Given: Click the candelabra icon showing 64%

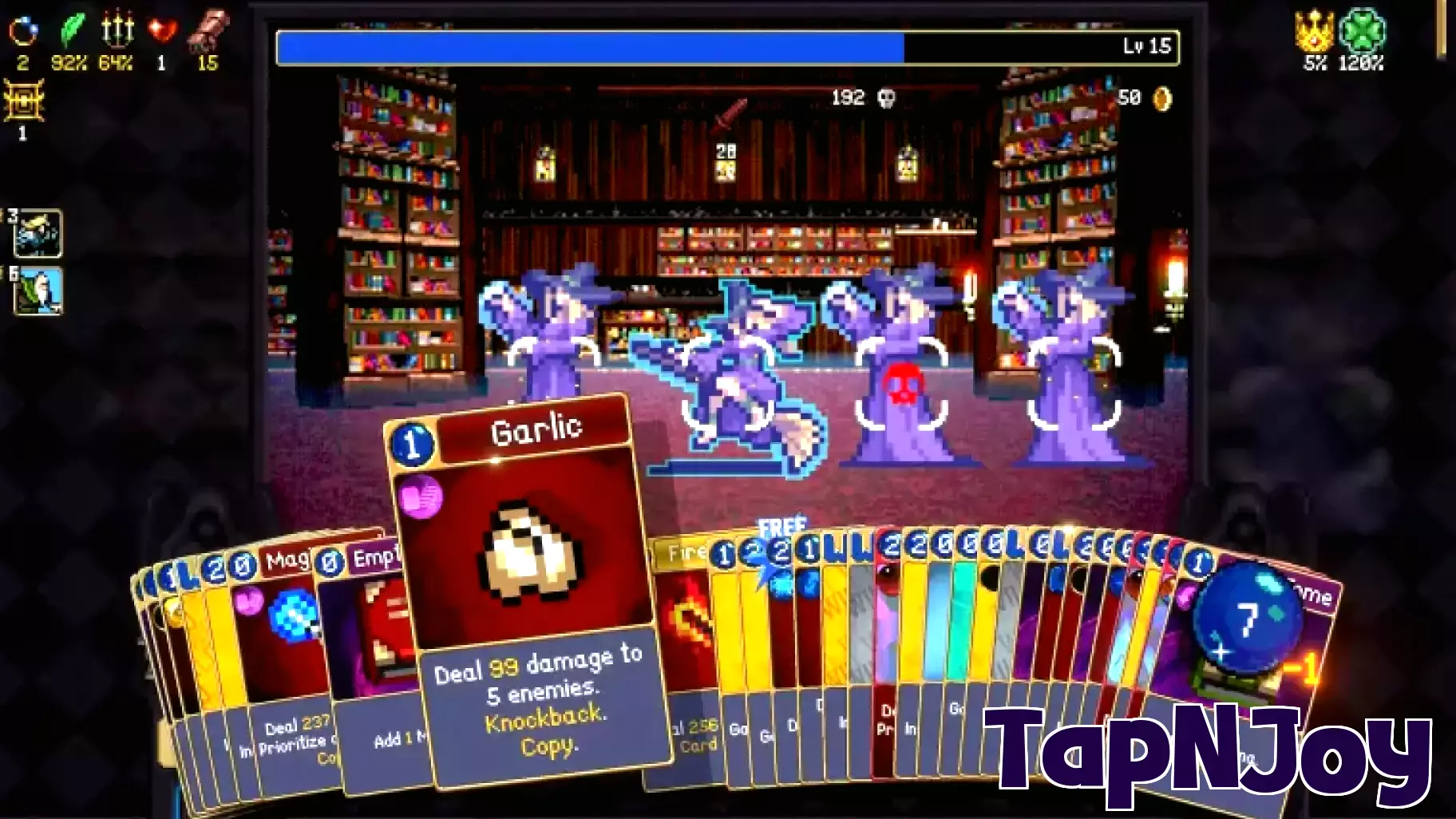Looking at the screenshot, I should coord(116,28).
